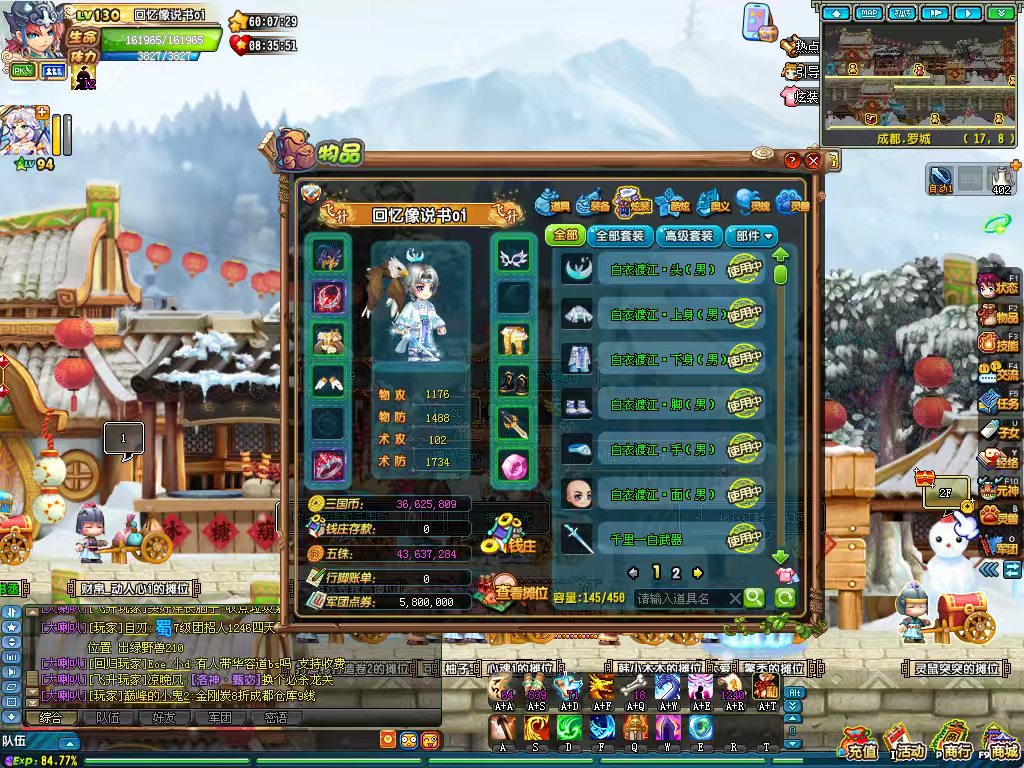Choose the 高级套装 filter button
The height and width of the screenshot is (768, 1024).
point(689,236)
